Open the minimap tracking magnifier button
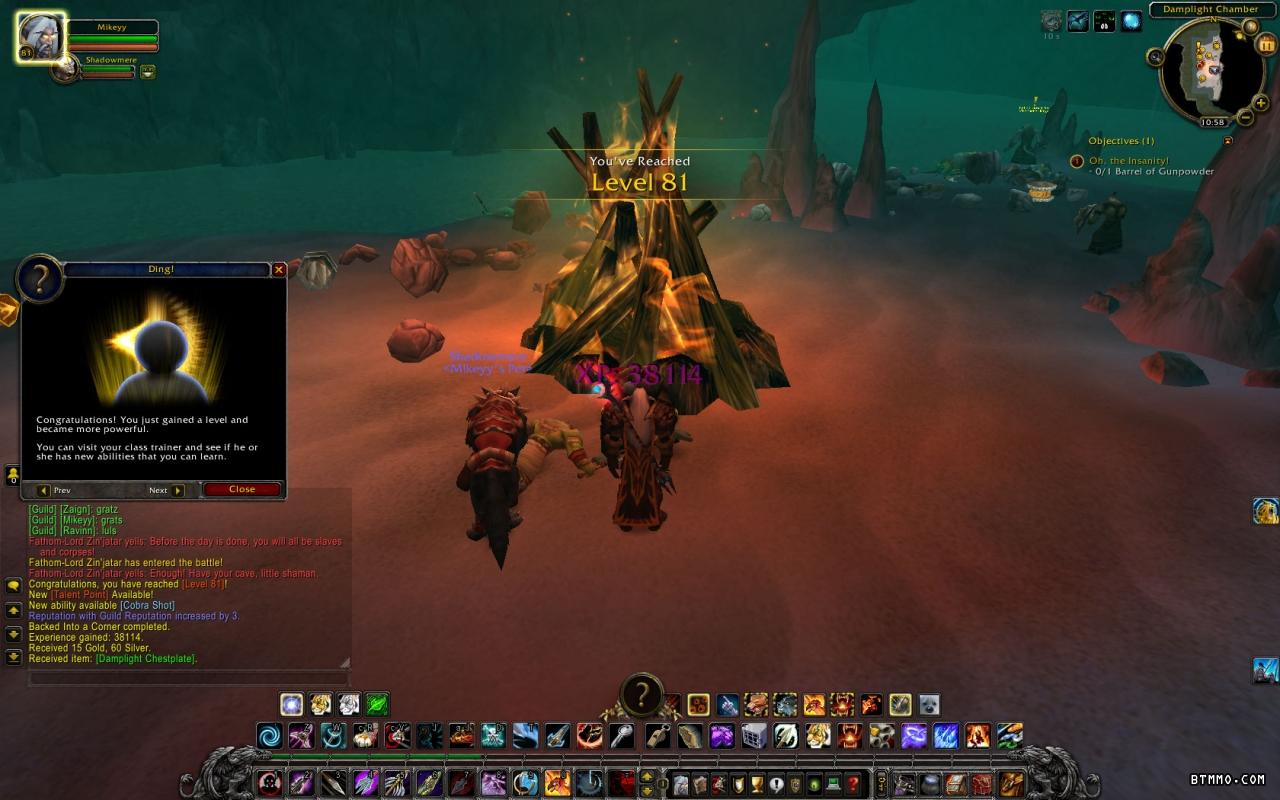The width and height of the screenshot is (1280, 800). point(1156,57)
